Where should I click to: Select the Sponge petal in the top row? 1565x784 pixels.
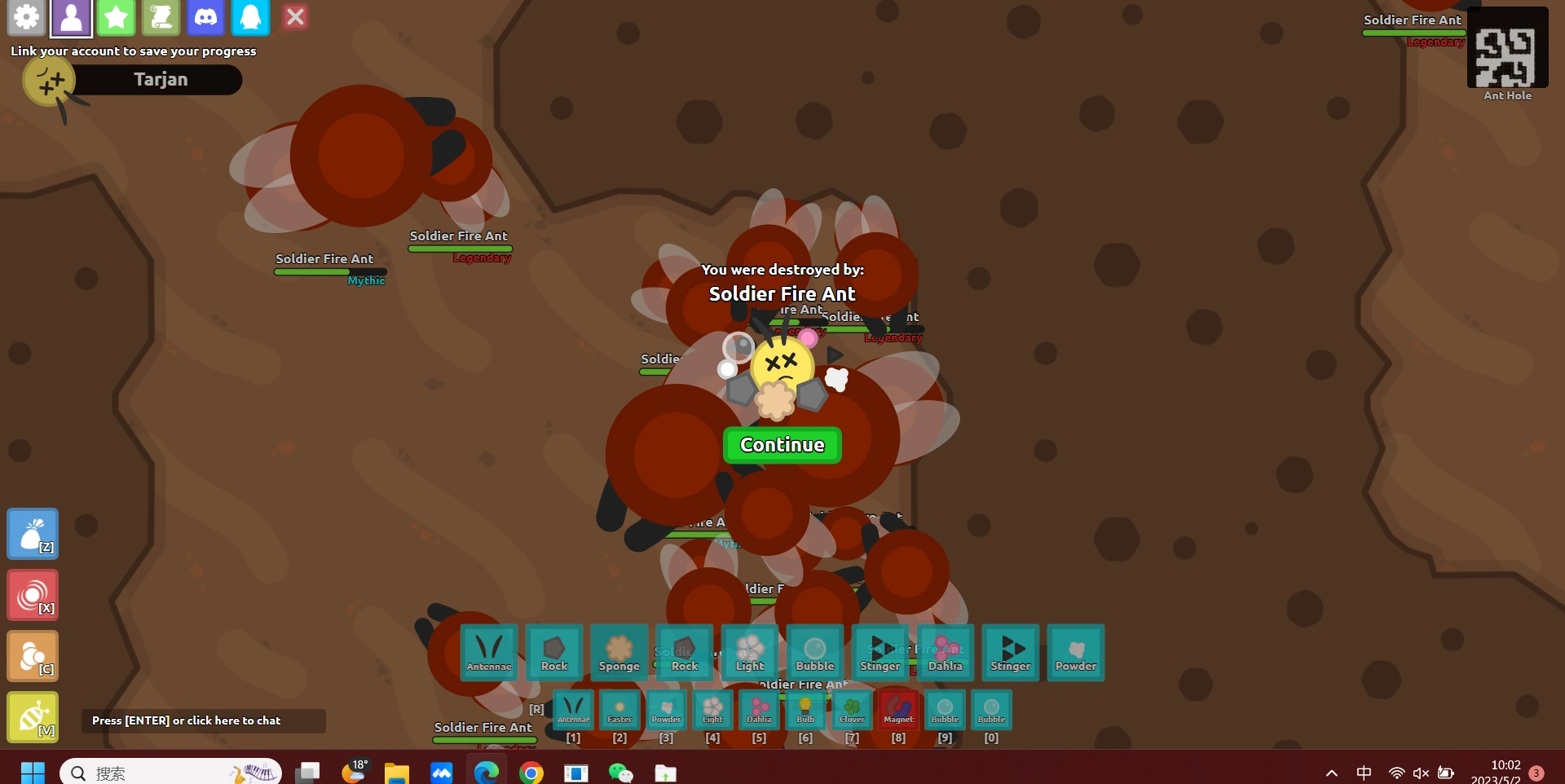(619, 652)
